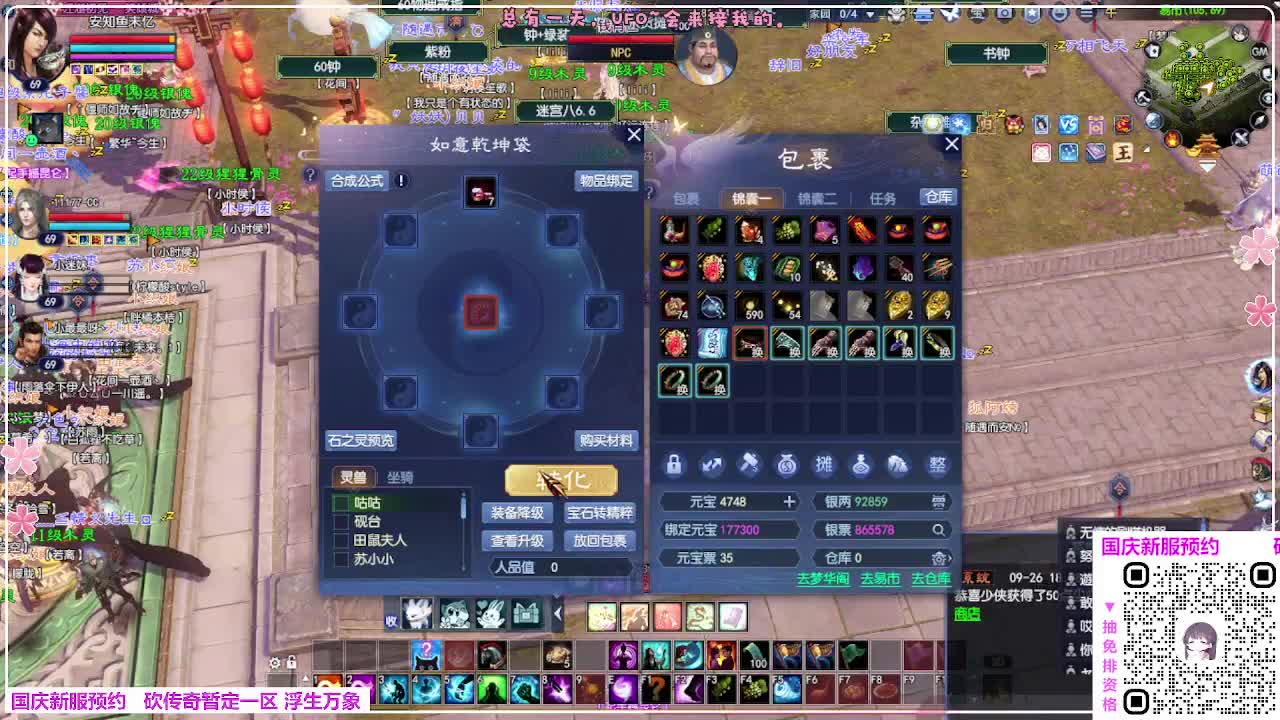Expand the 物品绑定 dropdown
The image size is (1280, 720).
(605, 182)
